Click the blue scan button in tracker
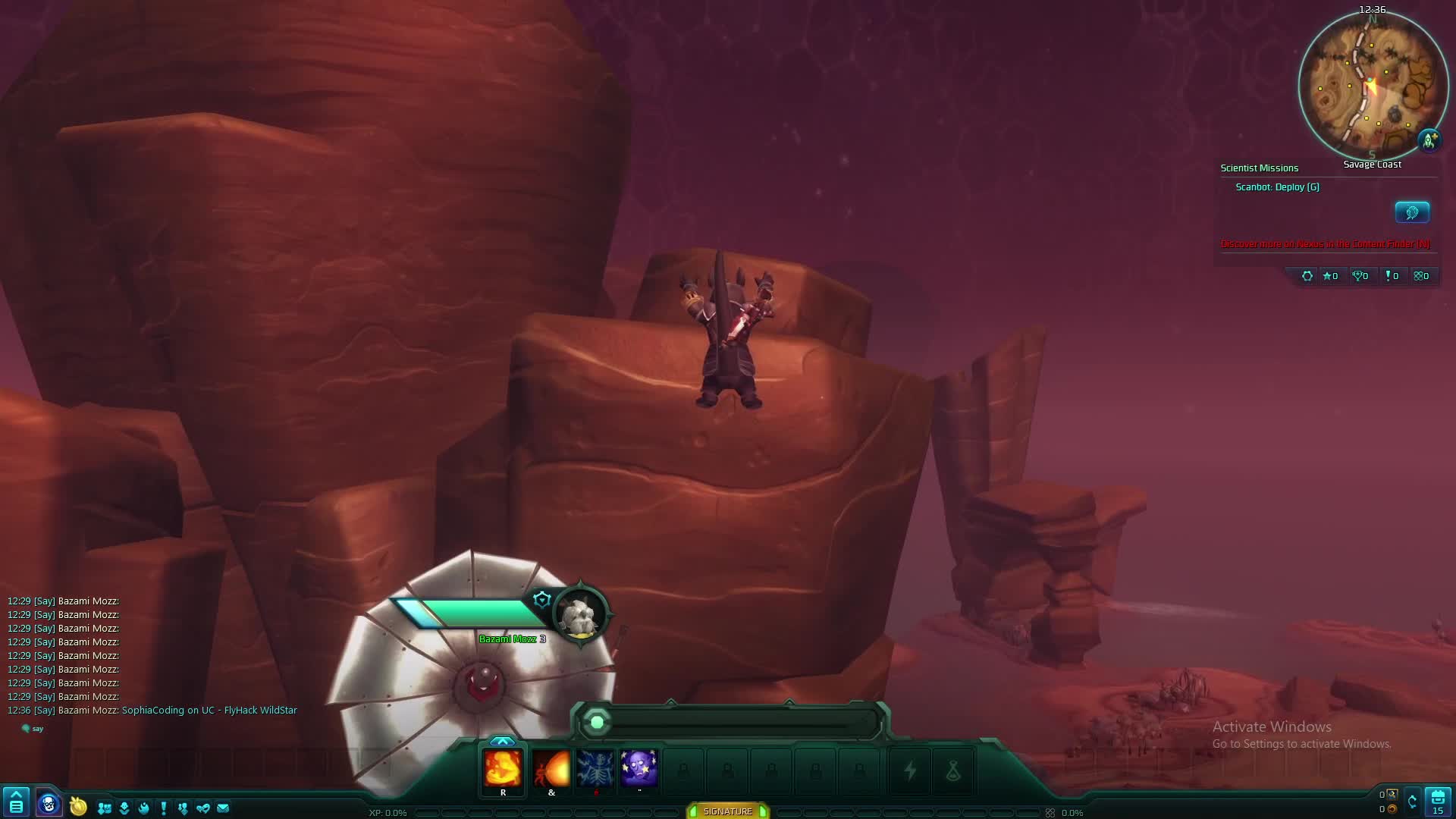The width and height of the screenshot is (1456, 819). [x=1412, y=212]
